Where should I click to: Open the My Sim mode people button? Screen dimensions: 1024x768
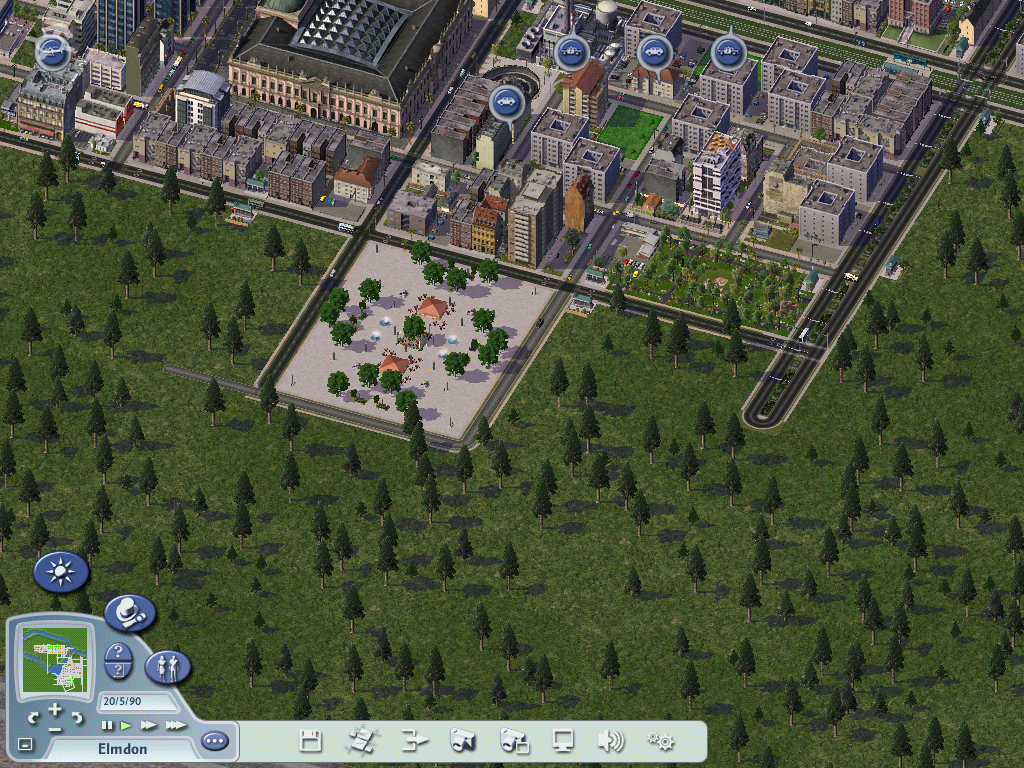point(168,666)
